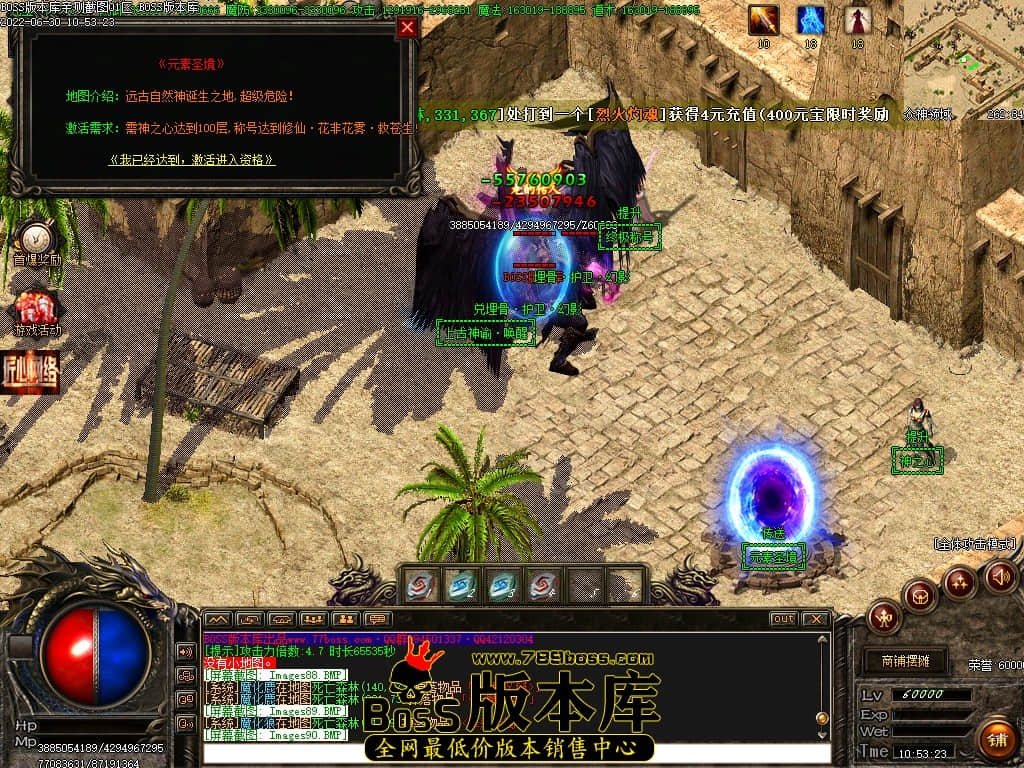Select the red robed figure buff icon
The width and height of the screenshot is (1024, 768).
(857, 20)
